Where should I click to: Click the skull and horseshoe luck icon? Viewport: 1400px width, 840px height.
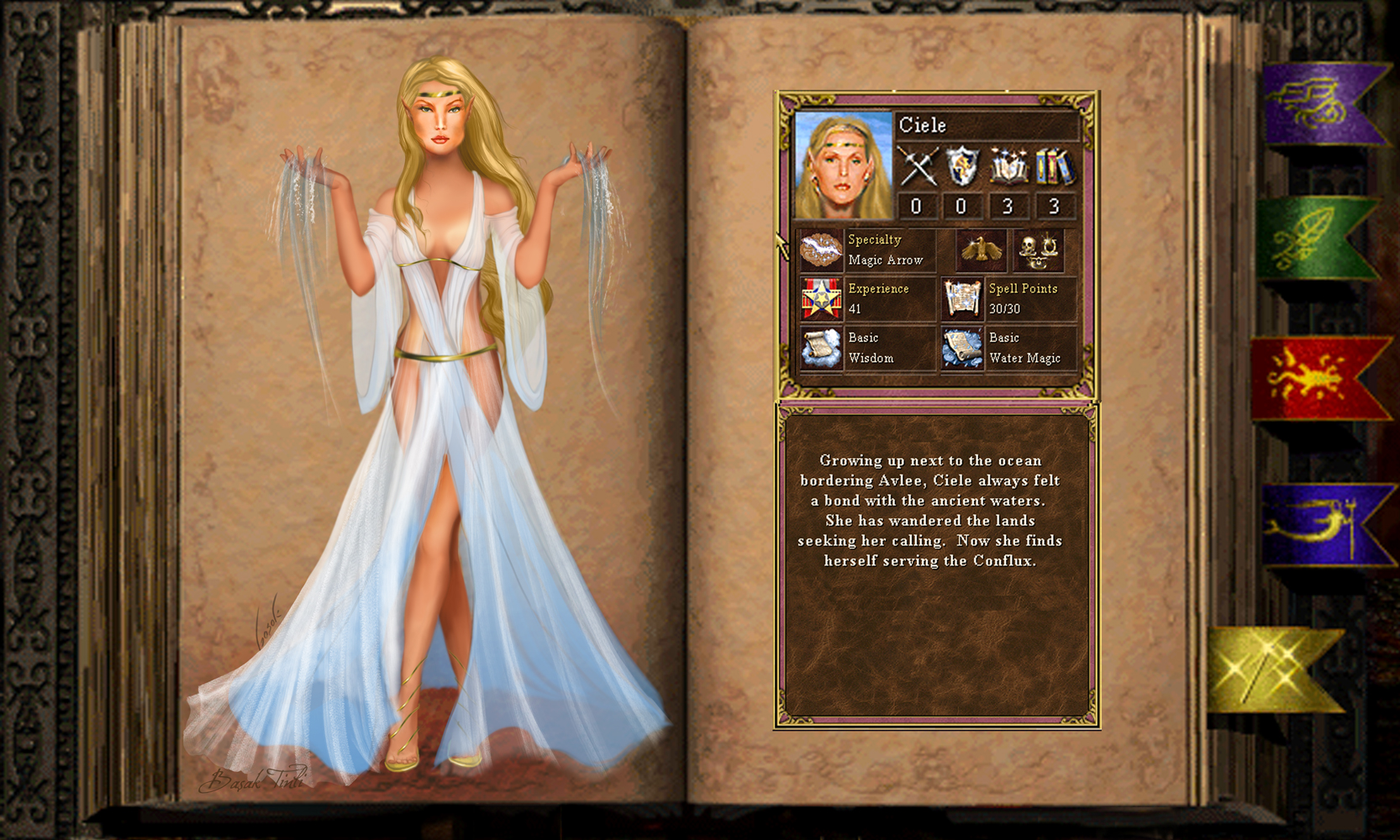(x=1038, y=250)
